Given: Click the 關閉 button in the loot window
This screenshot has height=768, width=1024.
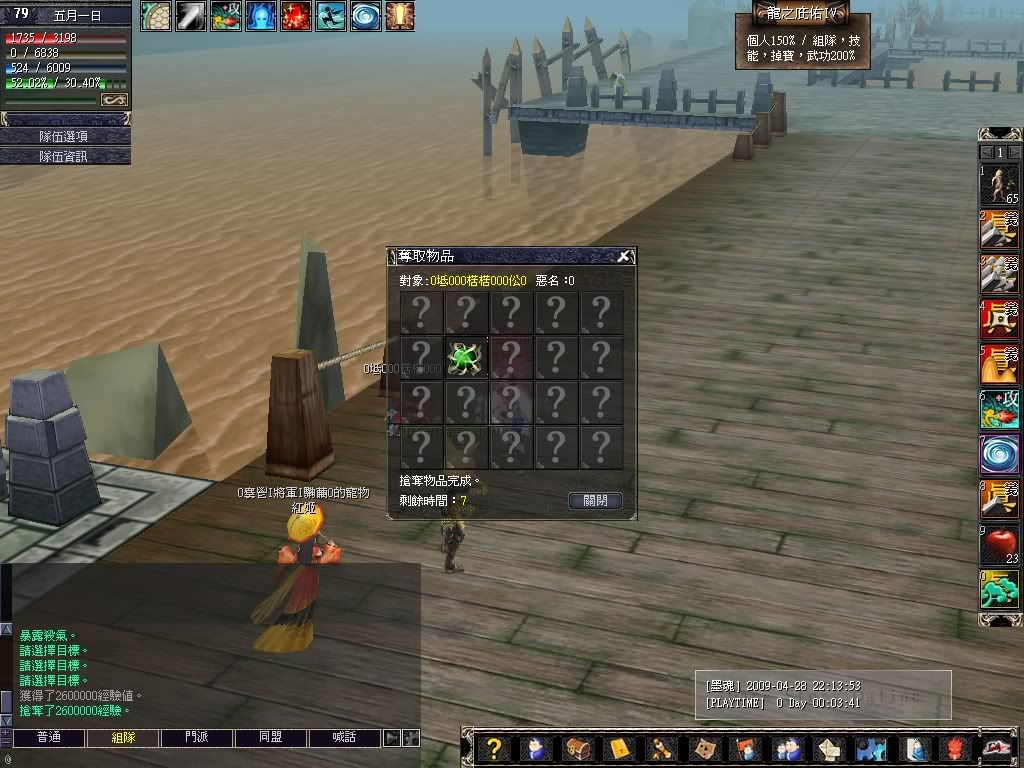Looking at the screenshot, I should click(595, 500).
